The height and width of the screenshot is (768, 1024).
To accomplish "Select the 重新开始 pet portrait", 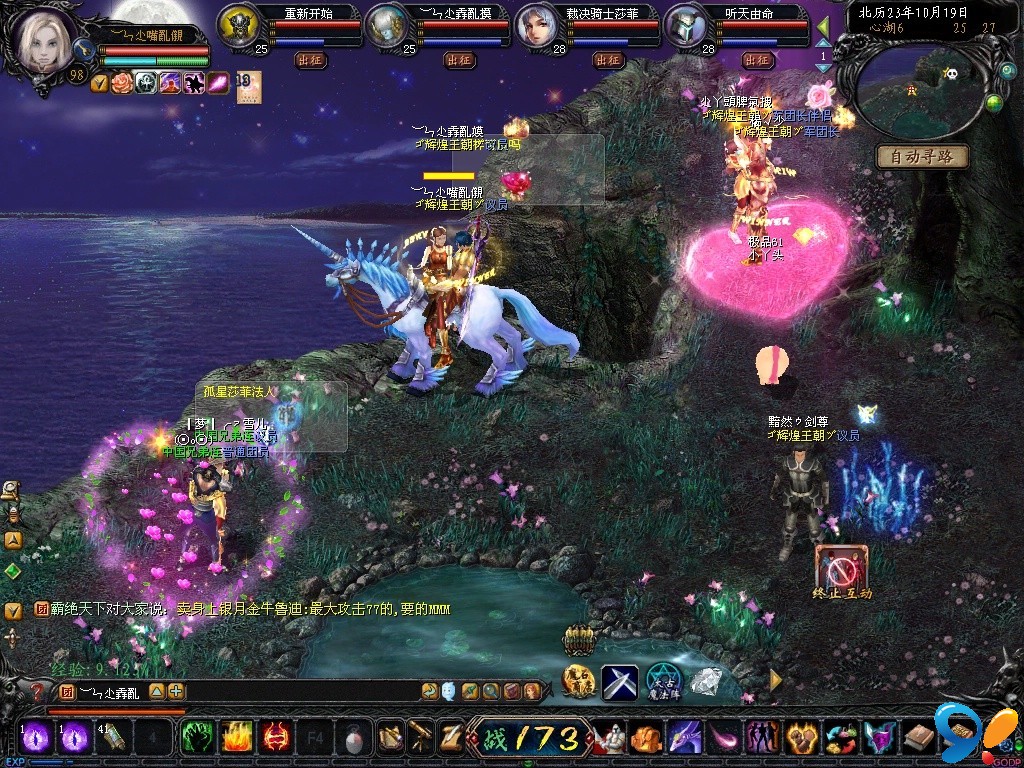I will (238, 25).
